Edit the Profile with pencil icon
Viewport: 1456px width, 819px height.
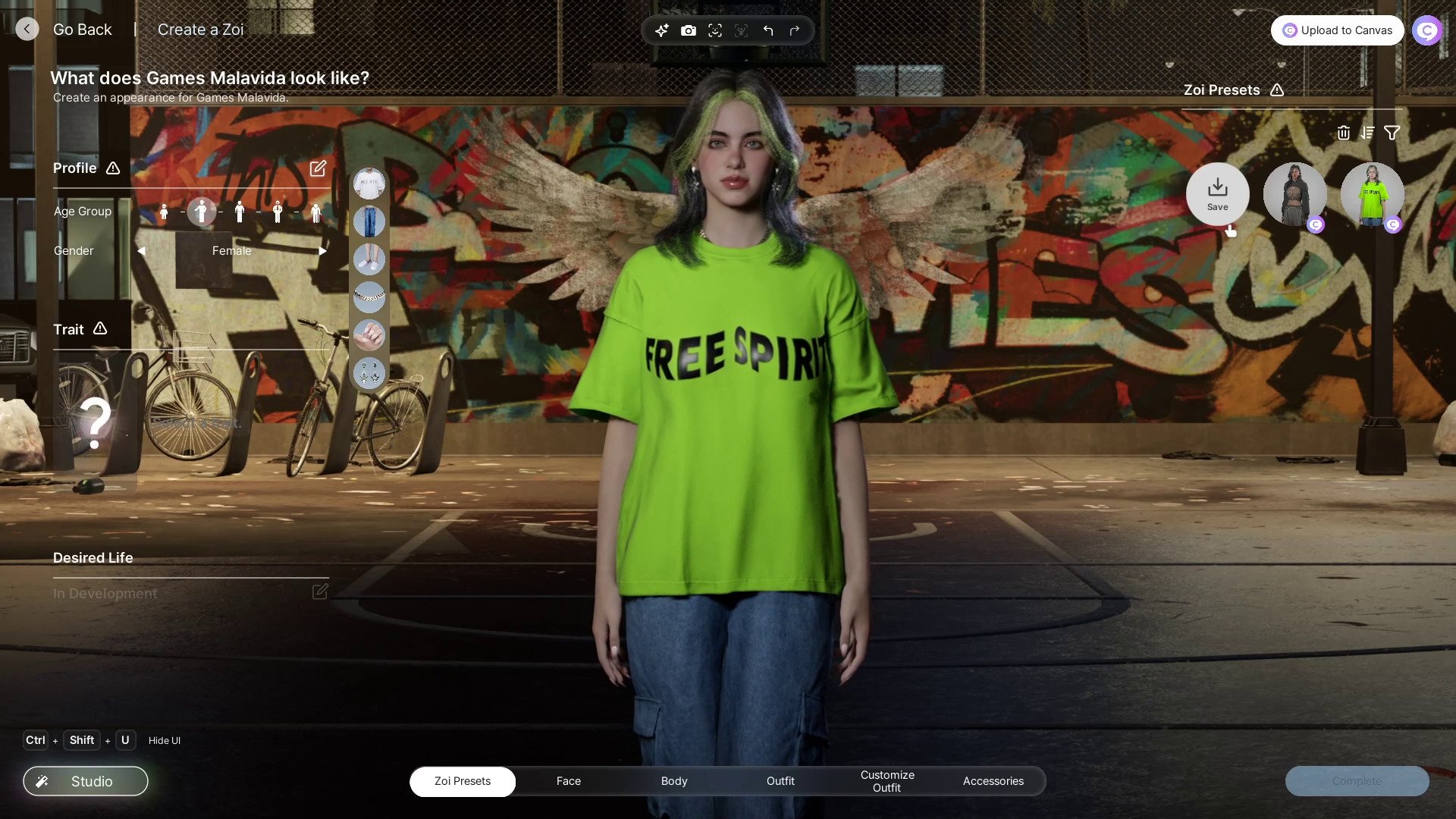coord(318,168)
